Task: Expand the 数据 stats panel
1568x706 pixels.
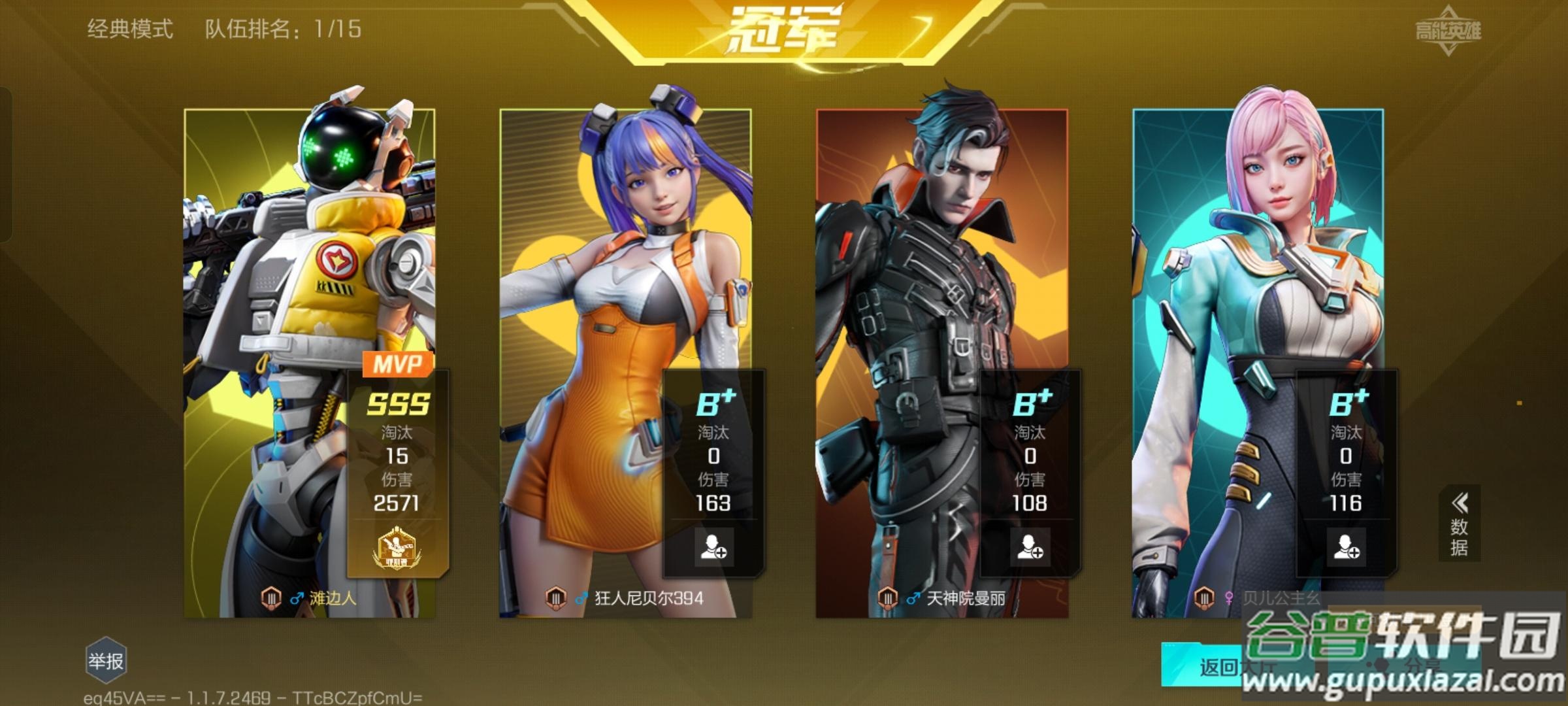Action: click(x=1459, y=524)
